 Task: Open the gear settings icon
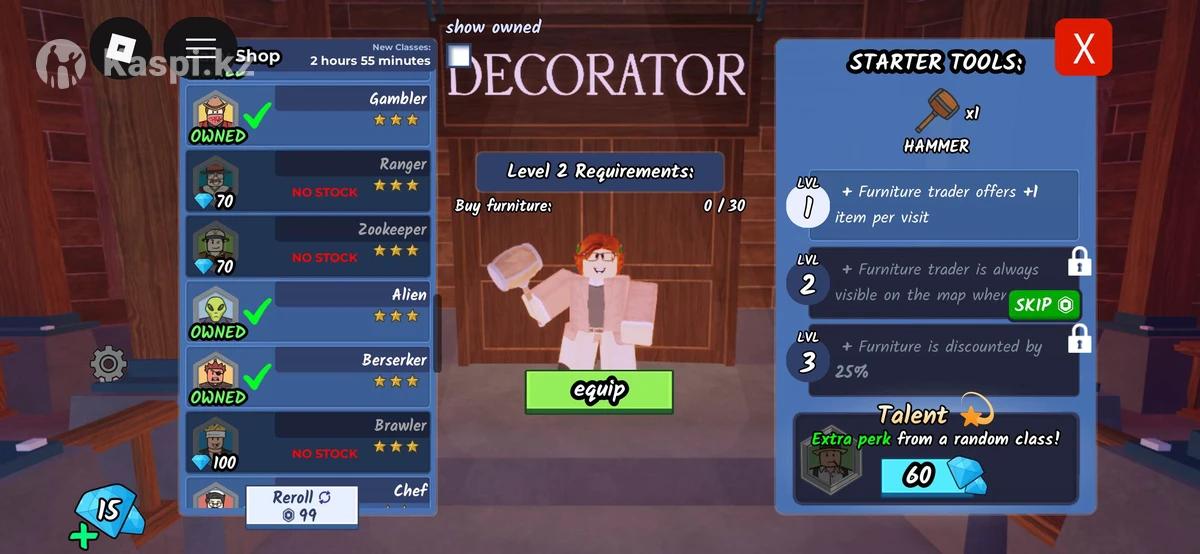pyautogui.click(x=108, y=364)
